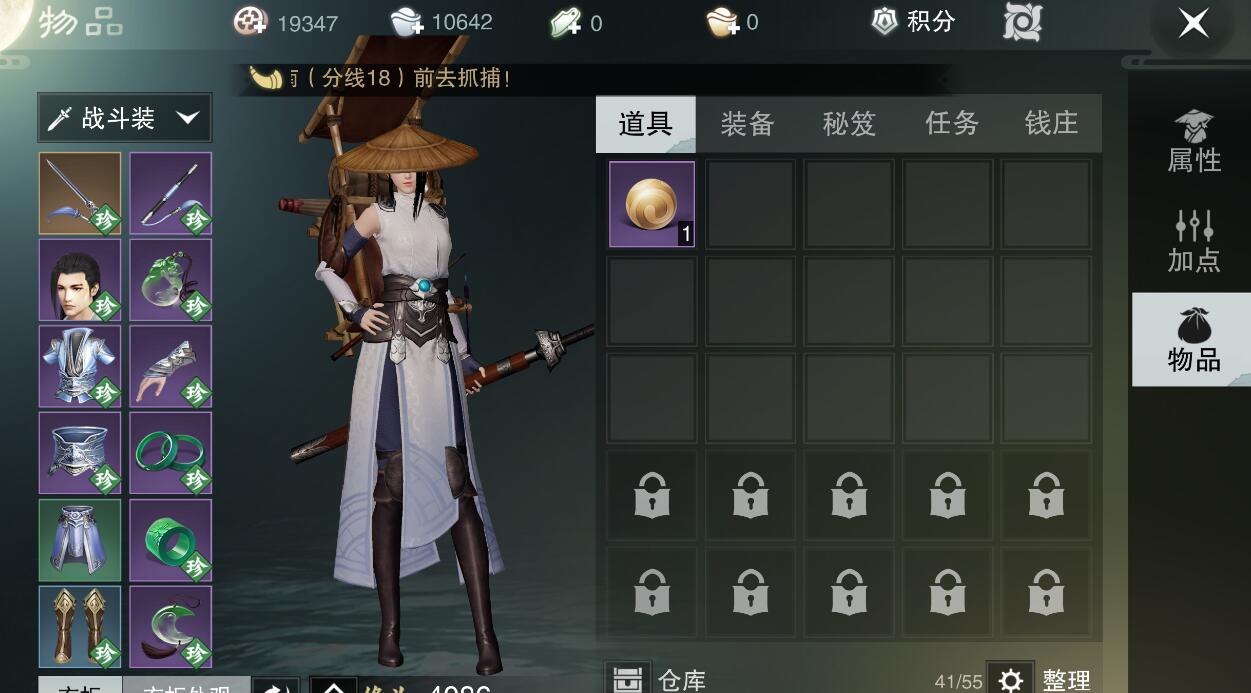This screenshot has height=693, width=1251.
Task: Select the golden swirl orb item
Action: 652,204
